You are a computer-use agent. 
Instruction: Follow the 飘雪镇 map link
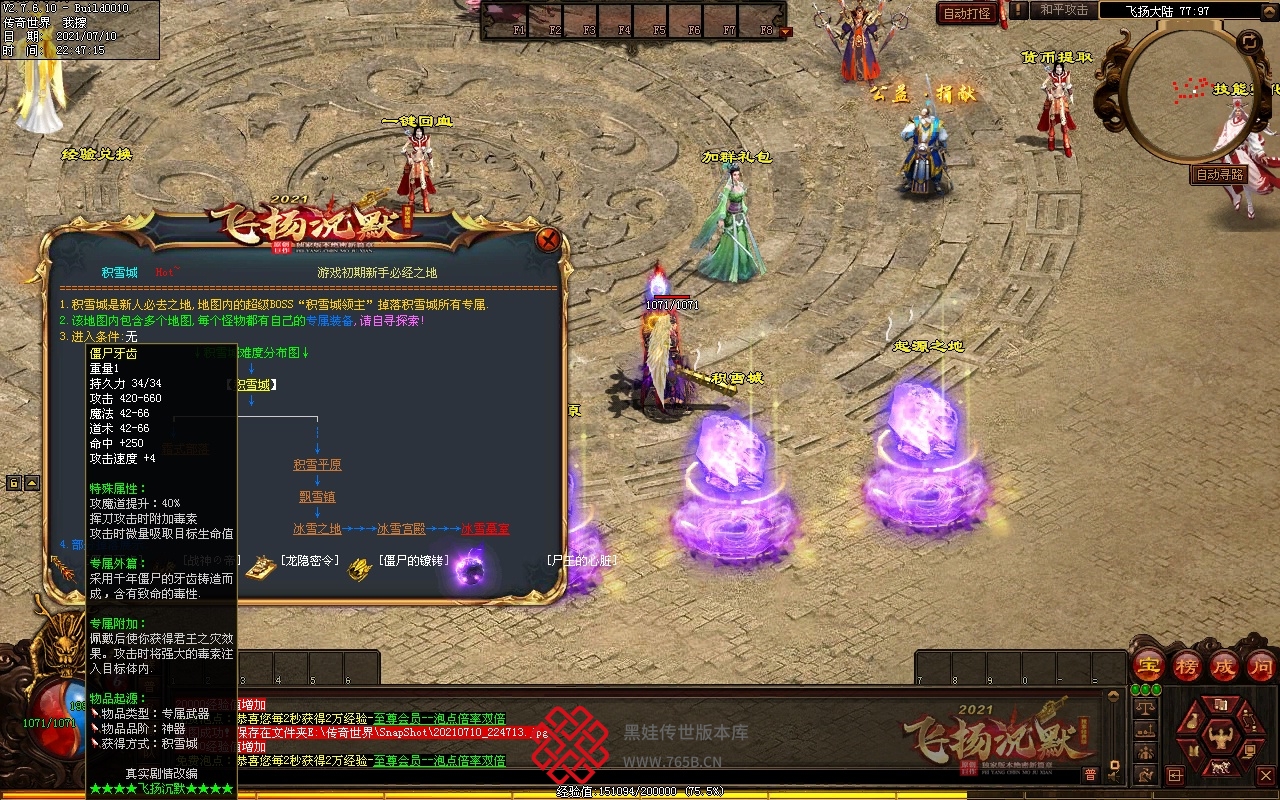point(317,496)
